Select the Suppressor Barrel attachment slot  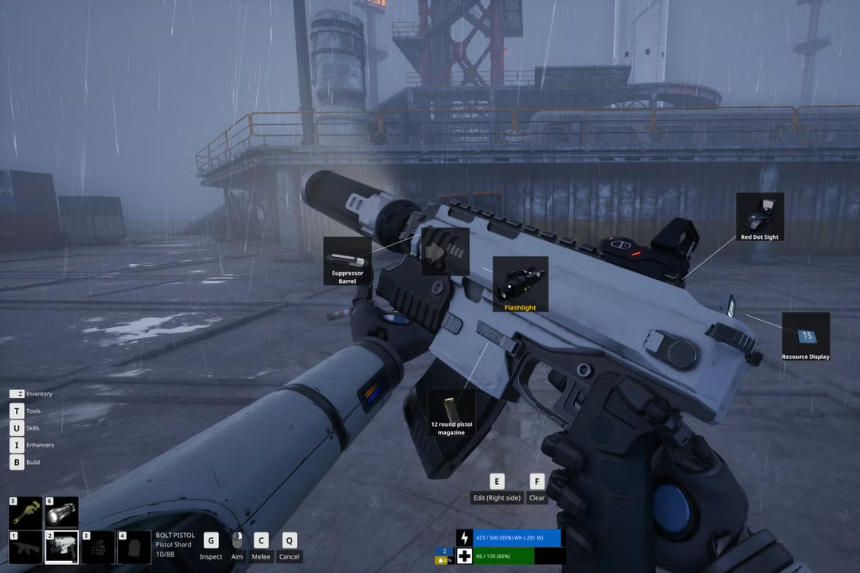(x=347, y=261)
